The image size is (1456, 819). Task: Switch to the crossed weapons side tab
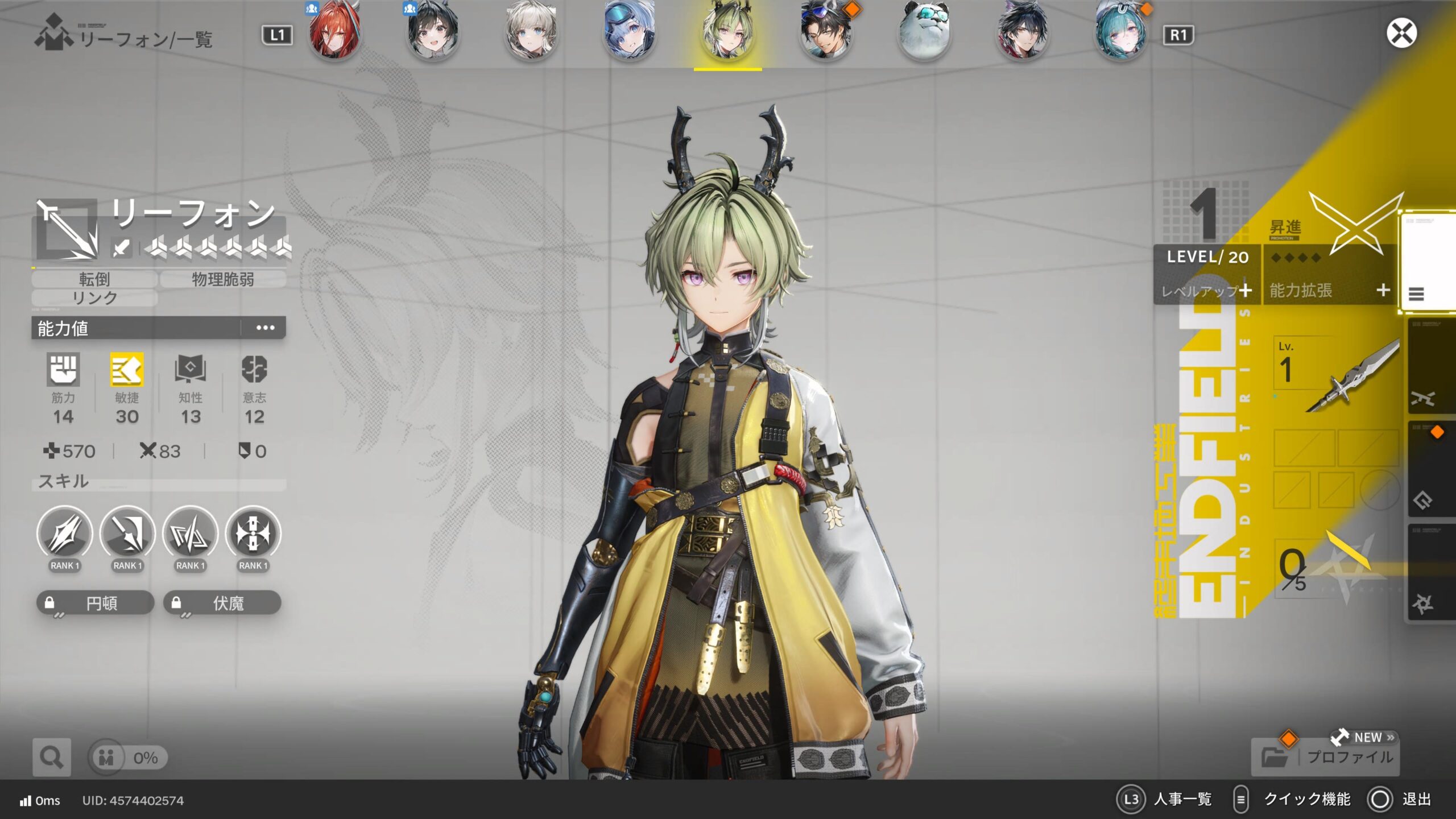pyautogui.click(x=1423, y=398)
